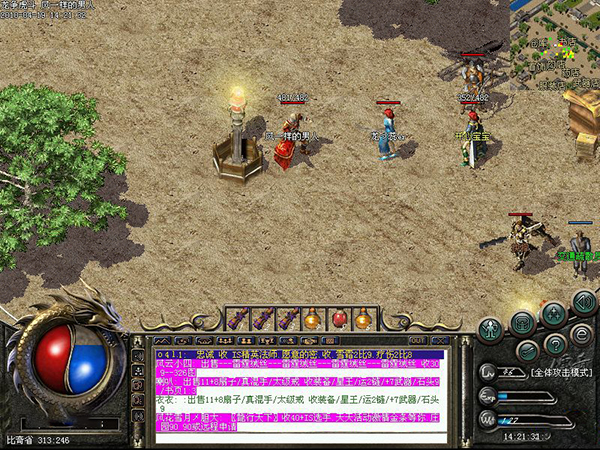Open the skills round button

pyautogui.click(x=554, y=314)
